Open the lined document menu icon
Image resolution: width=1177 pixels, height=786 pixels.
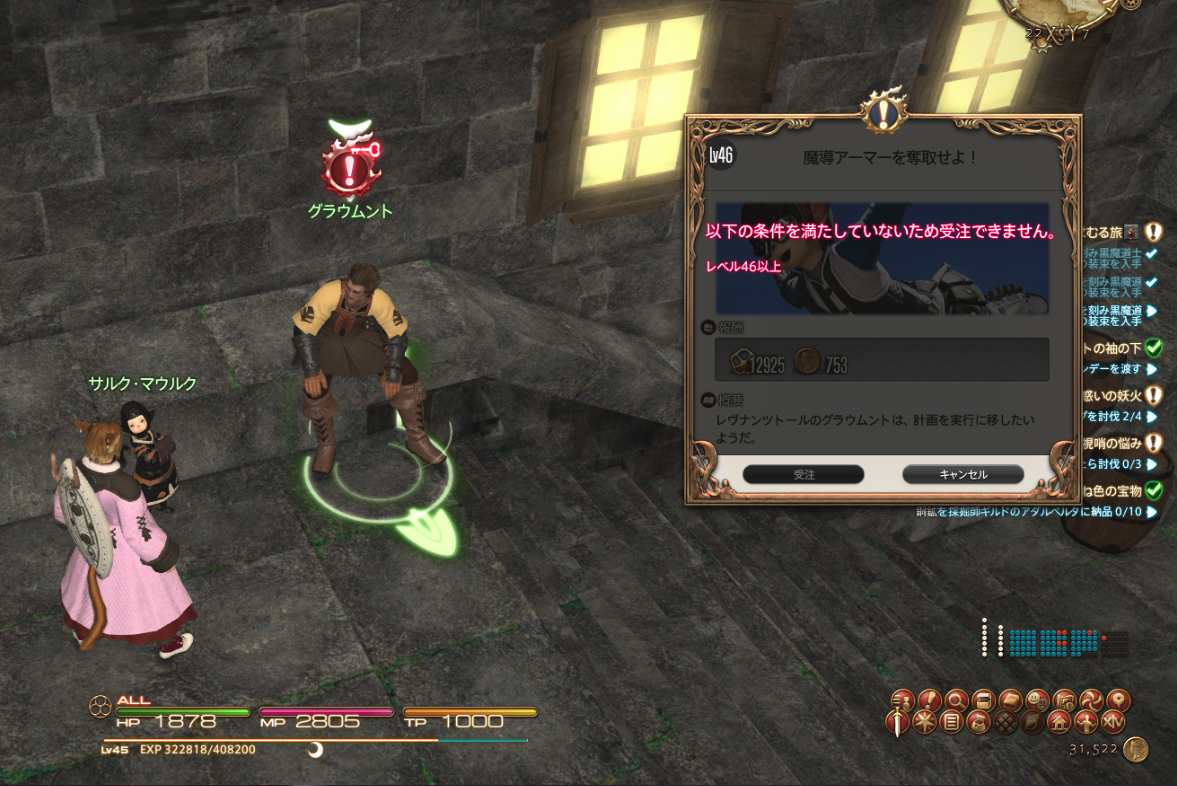952,721
